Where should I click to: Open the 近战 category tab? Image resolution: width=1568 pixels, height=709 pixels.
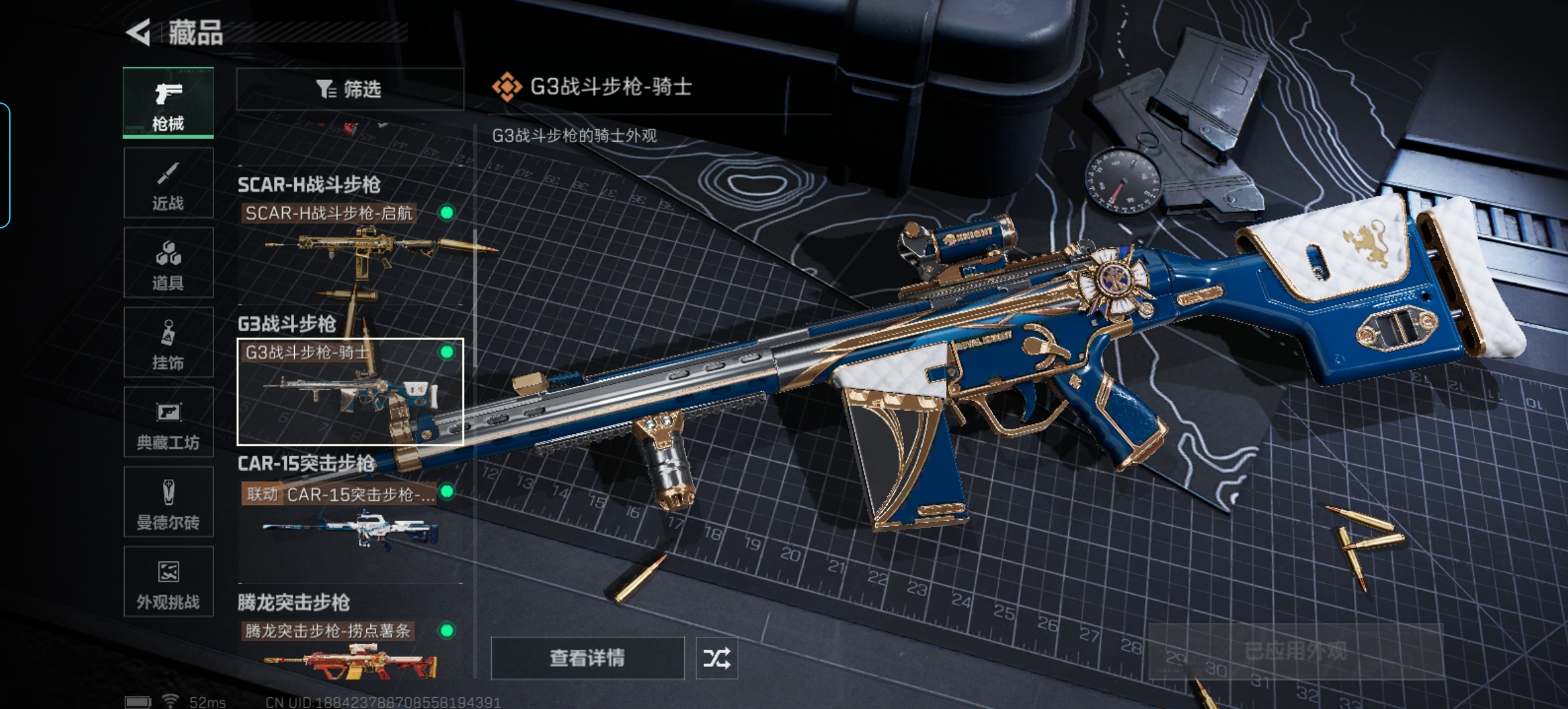pos(168,183)
